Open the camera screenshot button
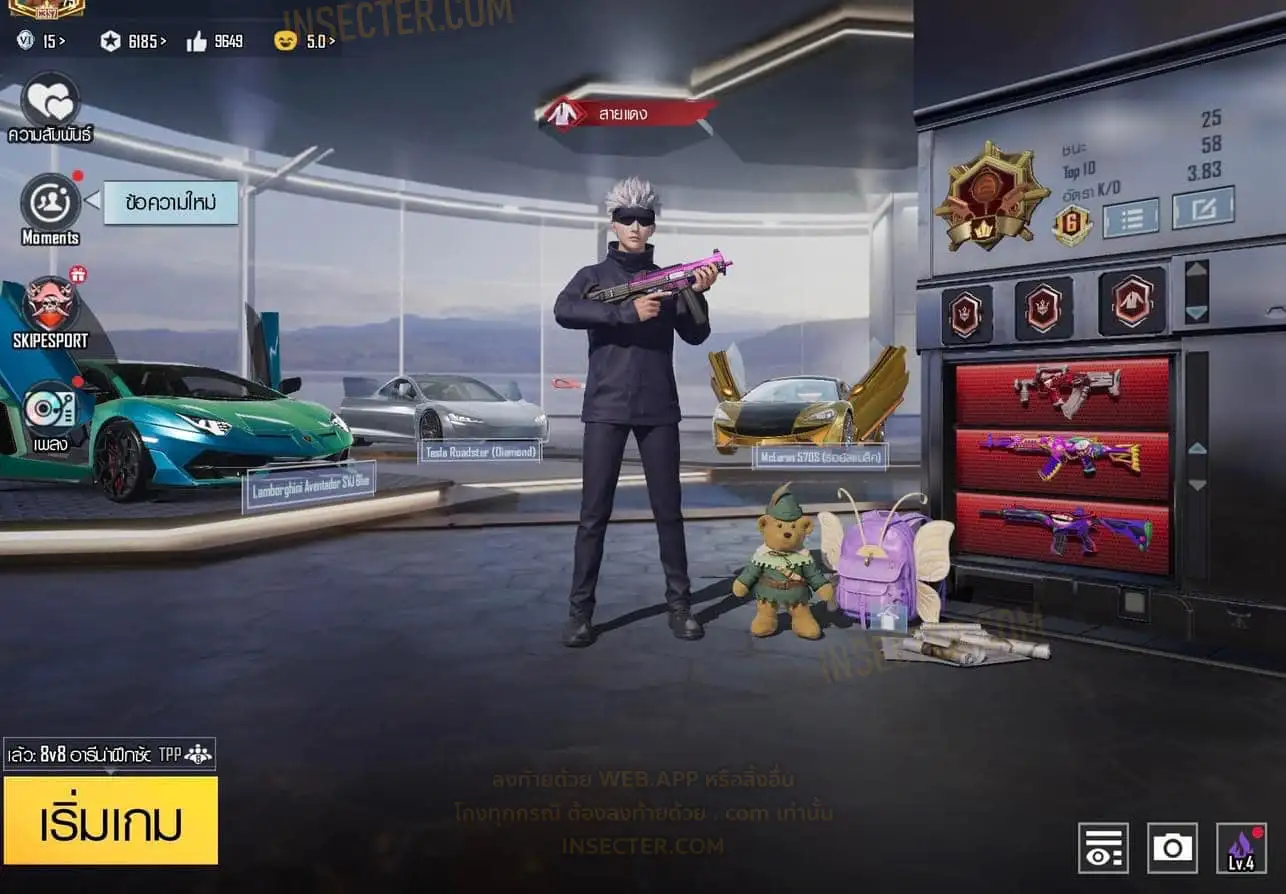 pyautogui.click(x=1172, y=848)
